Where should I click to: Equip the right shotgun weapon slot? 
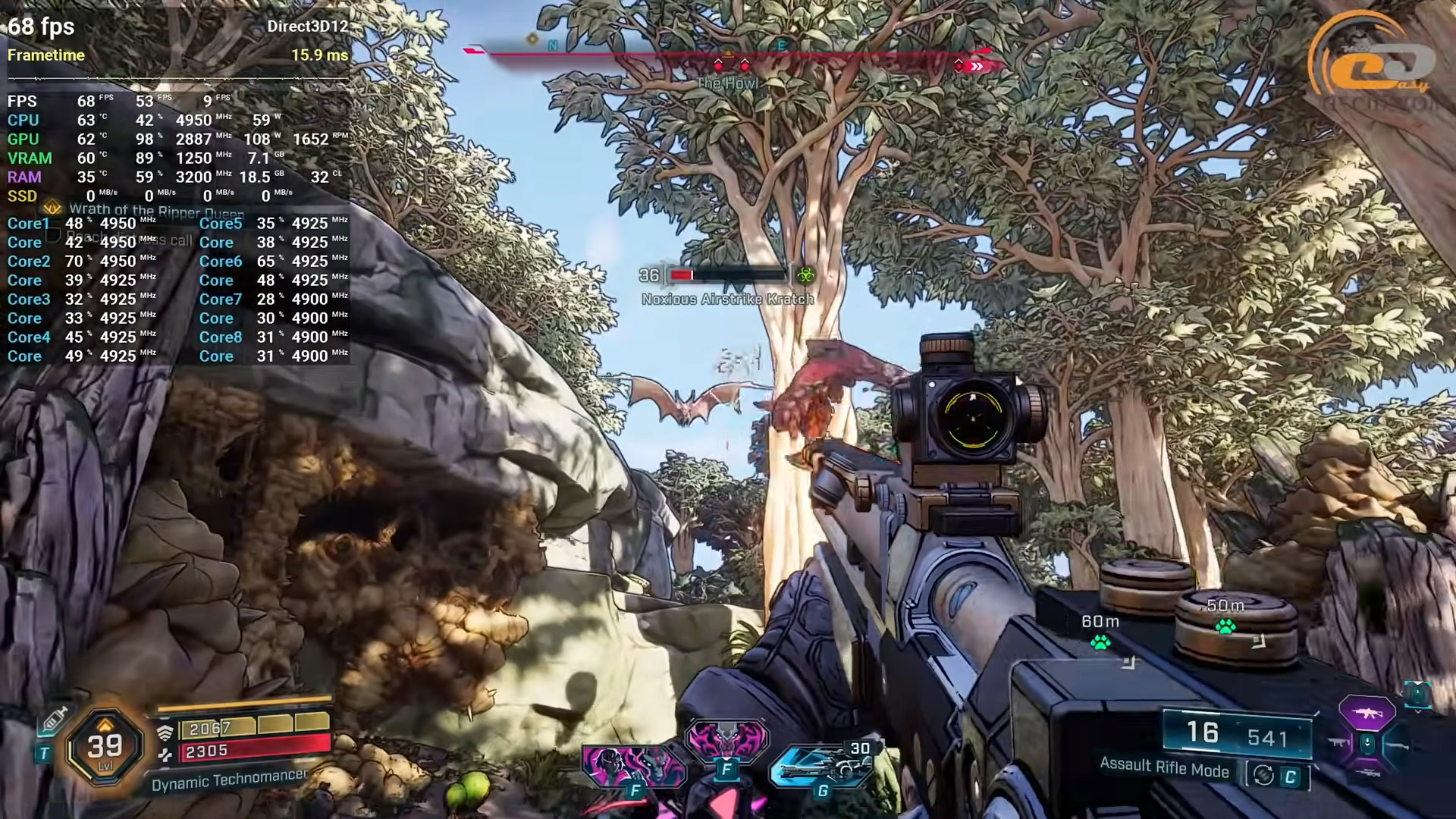tap(1398, 745)
